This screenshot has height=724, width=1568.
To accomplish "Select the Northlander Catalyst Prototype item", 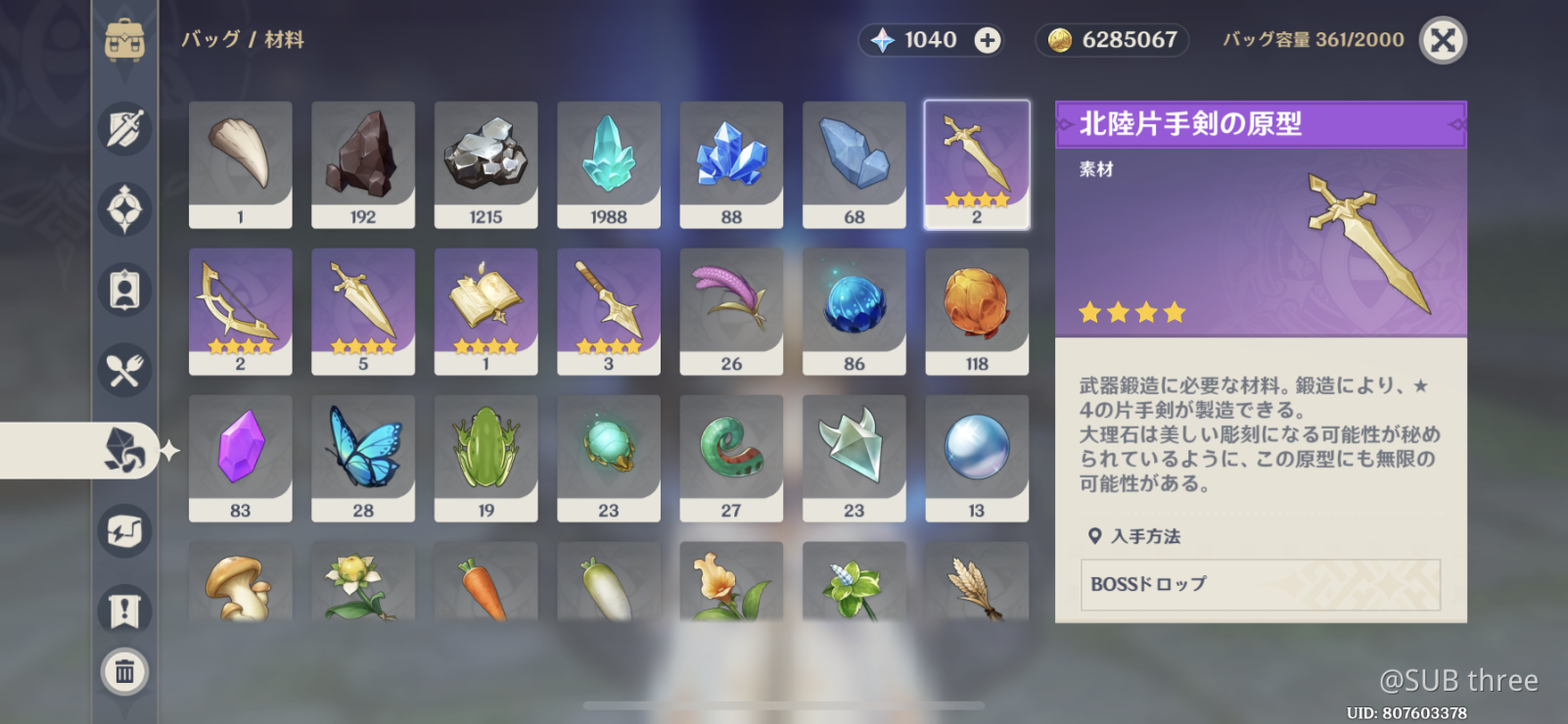I will point(485,310).
